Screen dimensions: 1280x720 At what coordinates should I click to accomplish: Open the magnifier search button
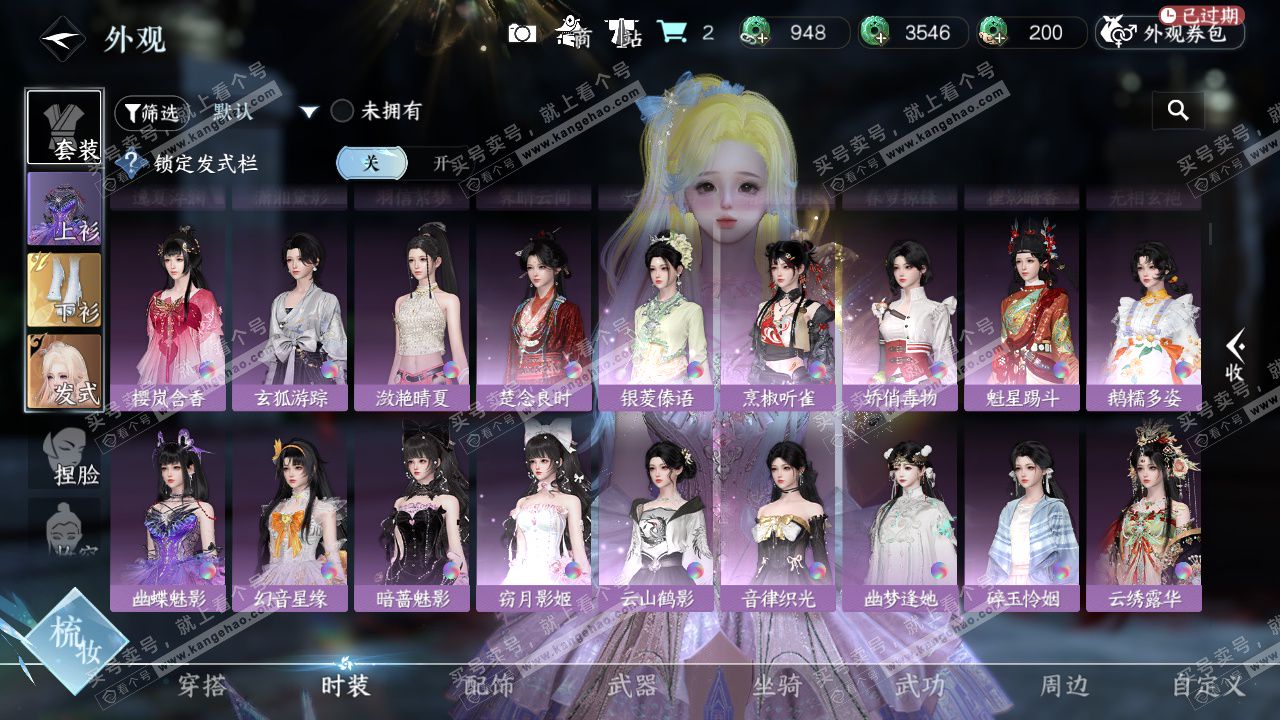(x=1178, y=111)
